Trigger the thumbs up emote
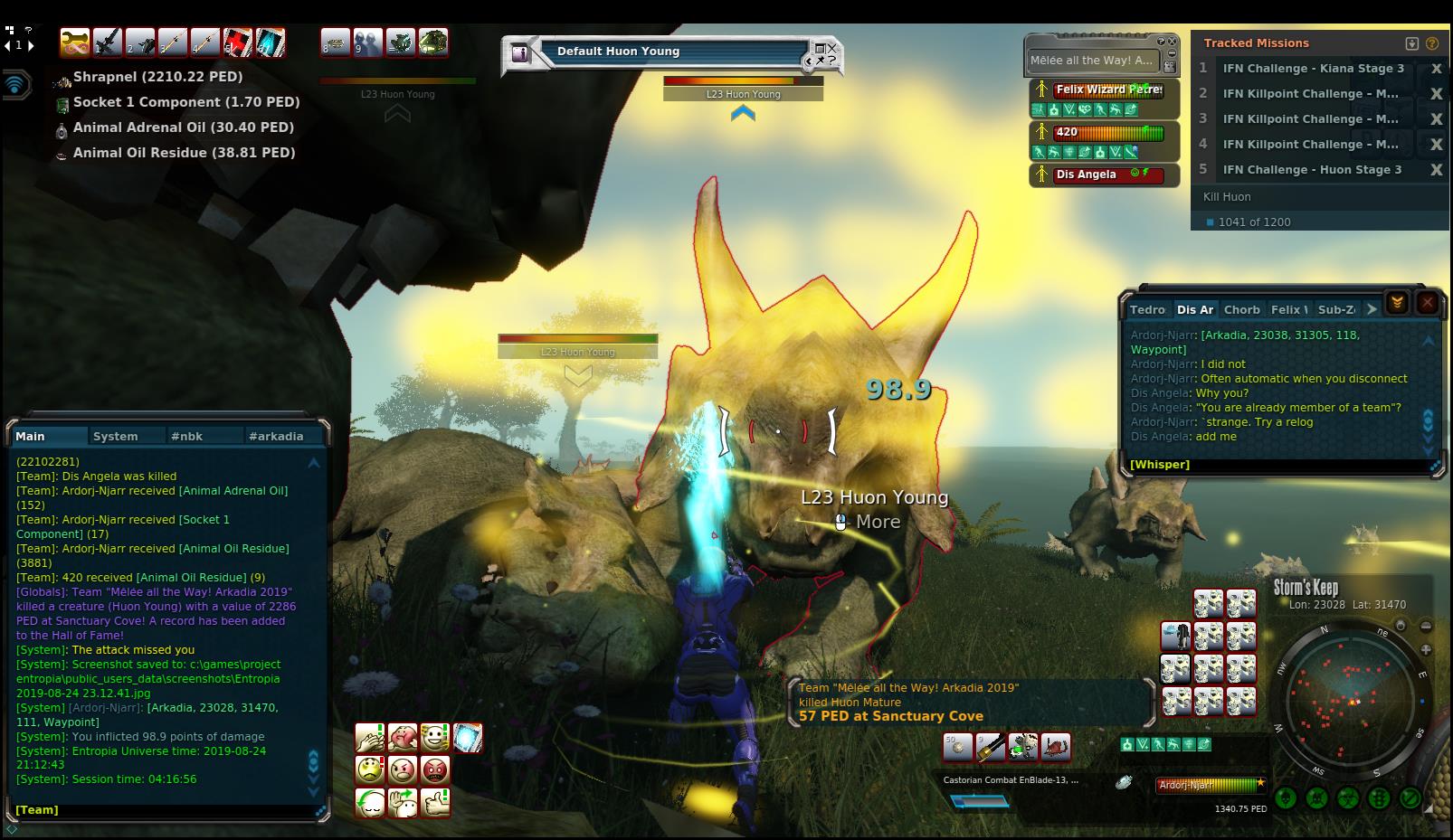Screen dimensions: 1453x840 pyautogui.click(x=435, y=802)
